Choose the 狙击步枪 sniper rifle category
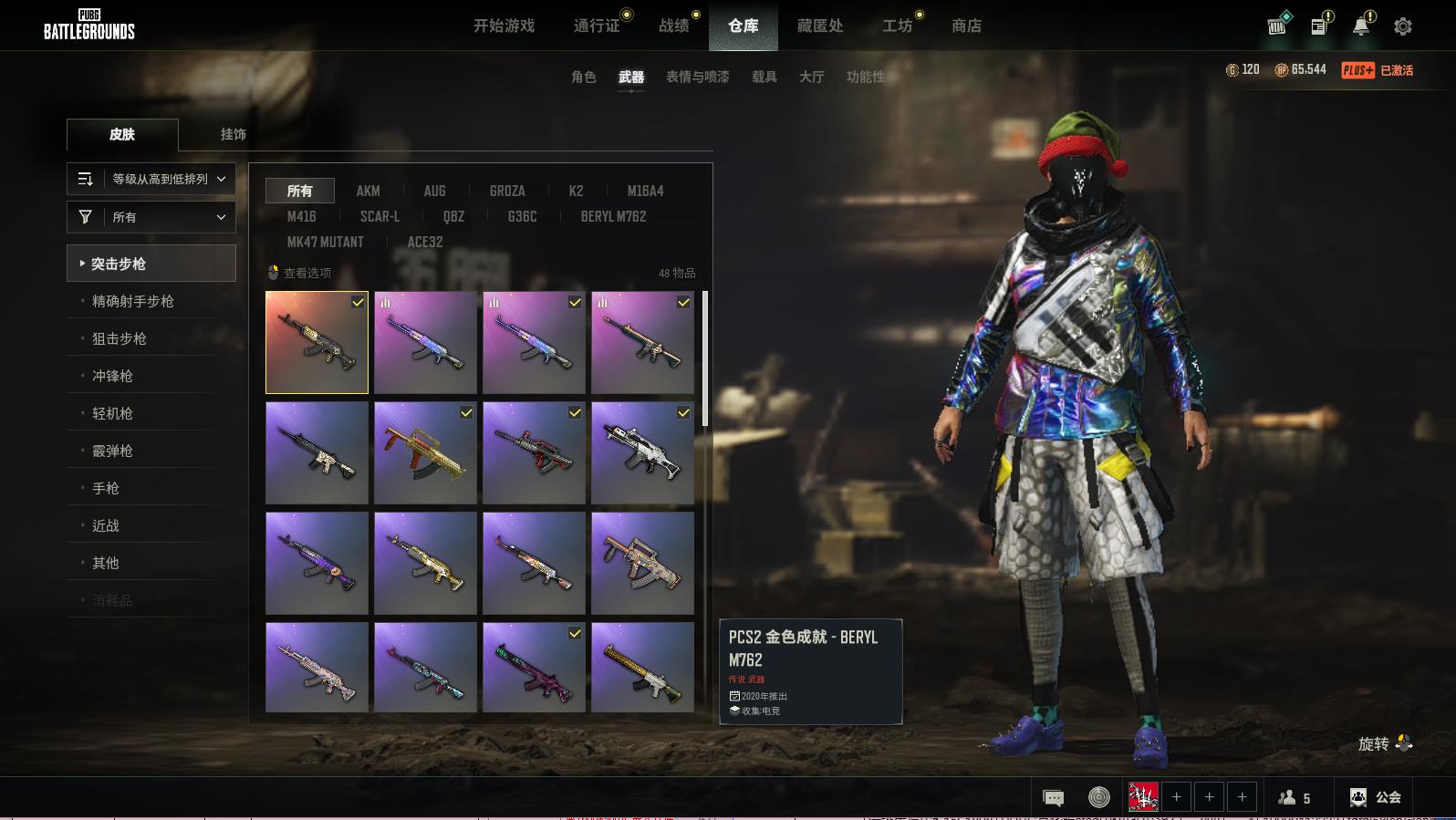The image size is (1456, 820). click(x=120, y=338)
